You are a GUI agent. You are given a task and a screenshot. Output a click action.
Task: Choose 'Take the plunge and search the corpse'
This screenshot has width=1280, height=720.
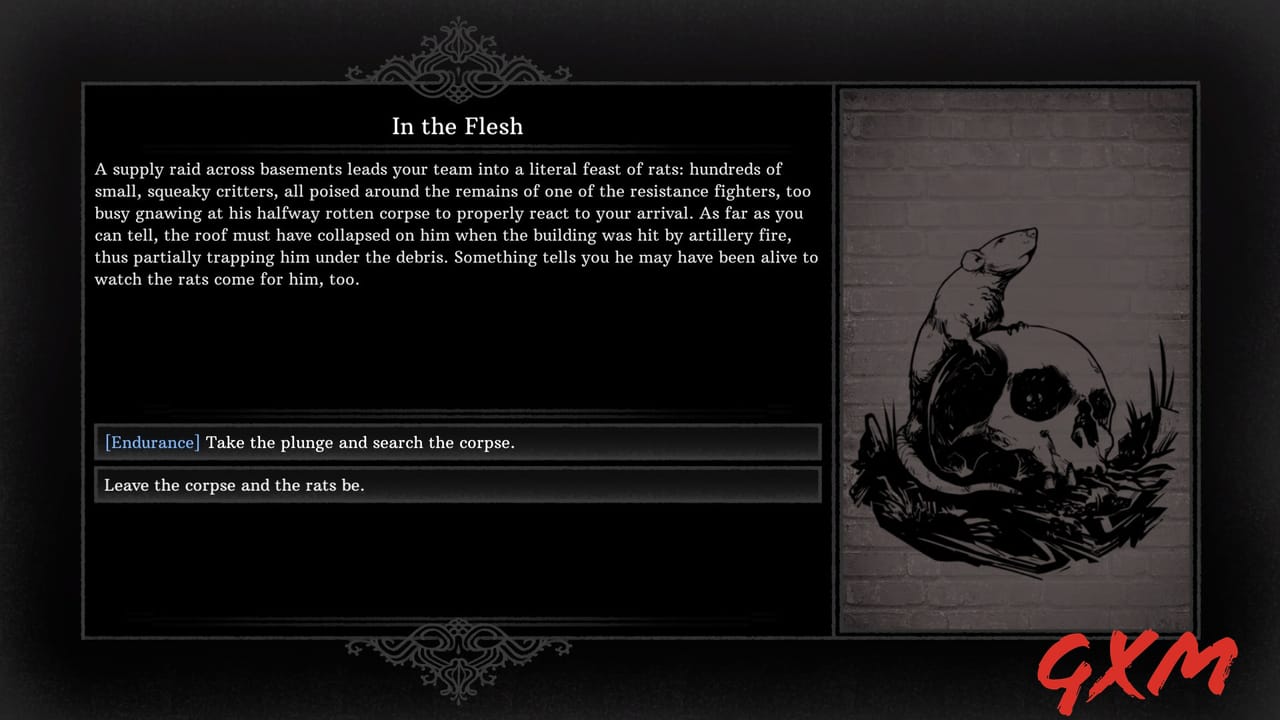pos(360,442)
